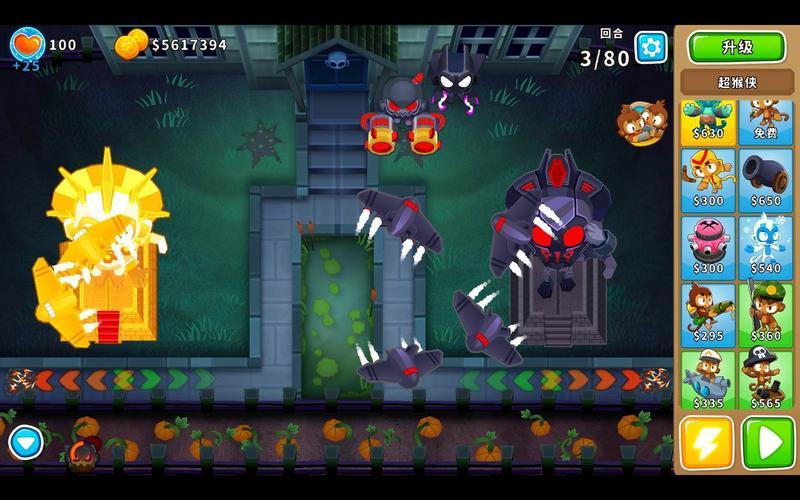Activate the yellow lightning bolt button
This screenshot has width=800, height=500.
point(707,441)
